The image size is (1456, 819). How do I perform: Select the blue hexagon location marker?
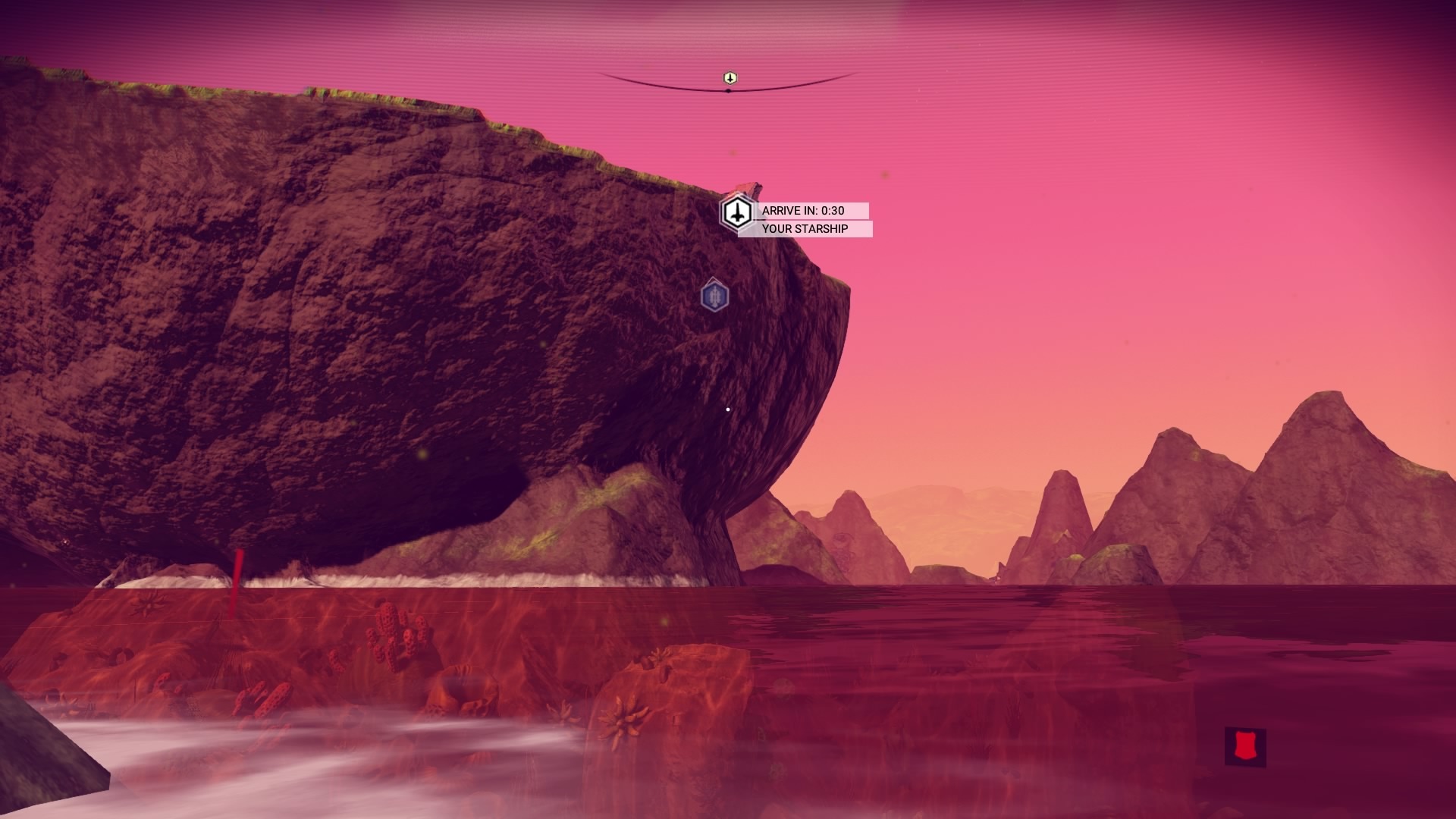[x=714, y=295]
